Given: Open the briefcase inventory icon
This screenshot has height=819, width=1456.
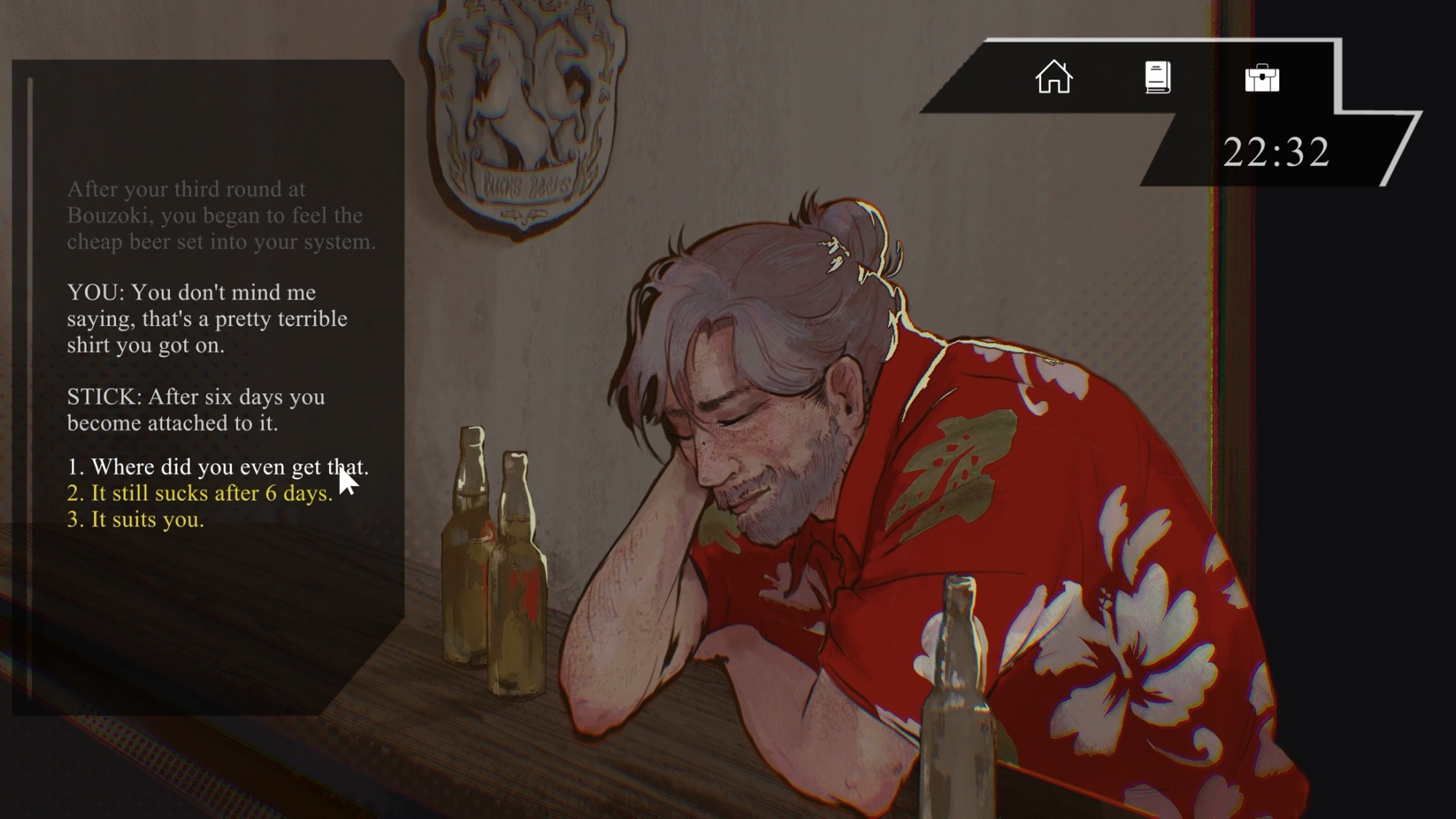Looking at the screenshot, I should point(1262,78).
